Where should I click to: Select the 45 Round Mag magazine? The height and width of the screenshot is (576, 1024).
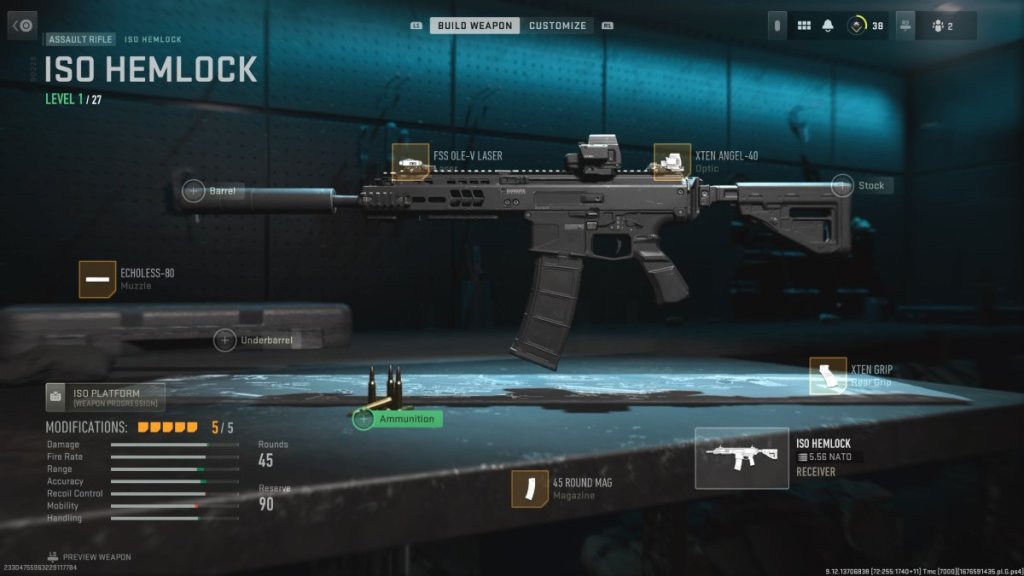(x=529, y=489)
